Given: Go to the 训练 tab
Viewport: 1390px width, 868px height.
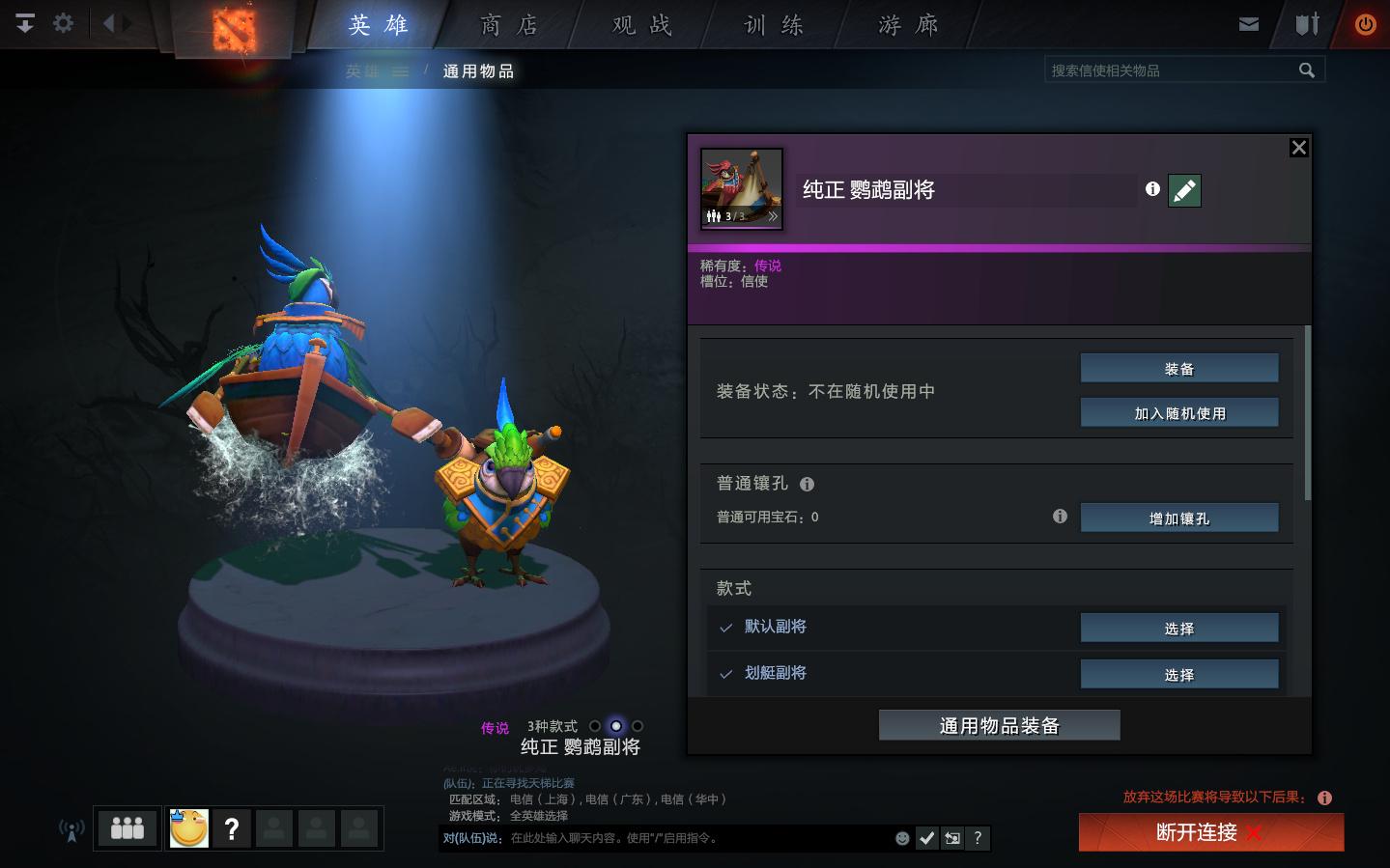Looking at the screenshot, I should 774,25.
